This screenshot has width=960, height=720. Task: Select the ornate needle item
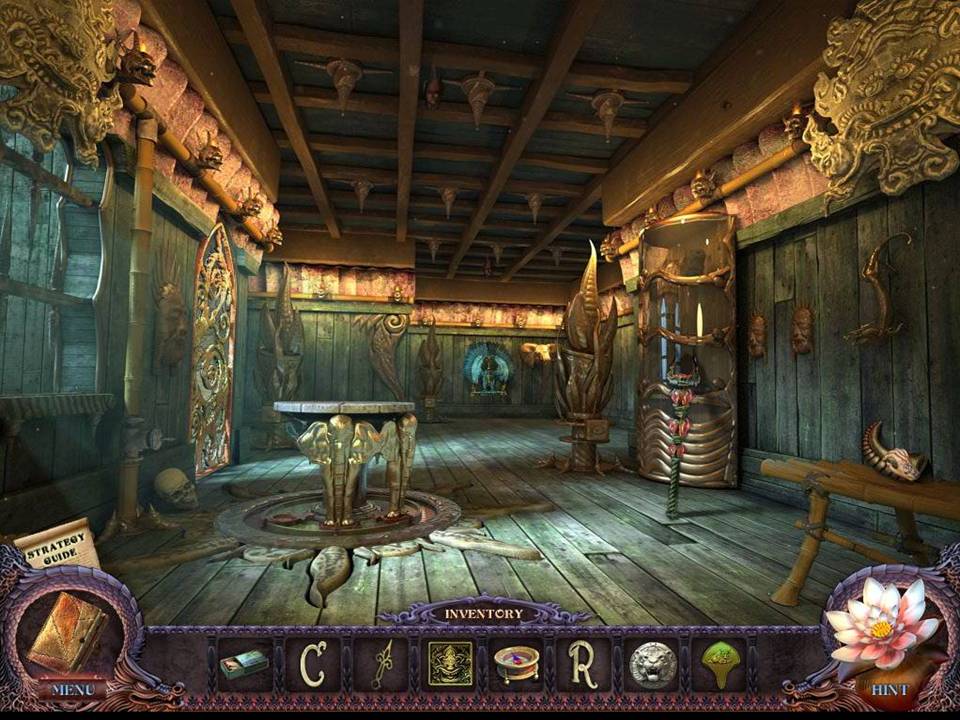point(382,664)
